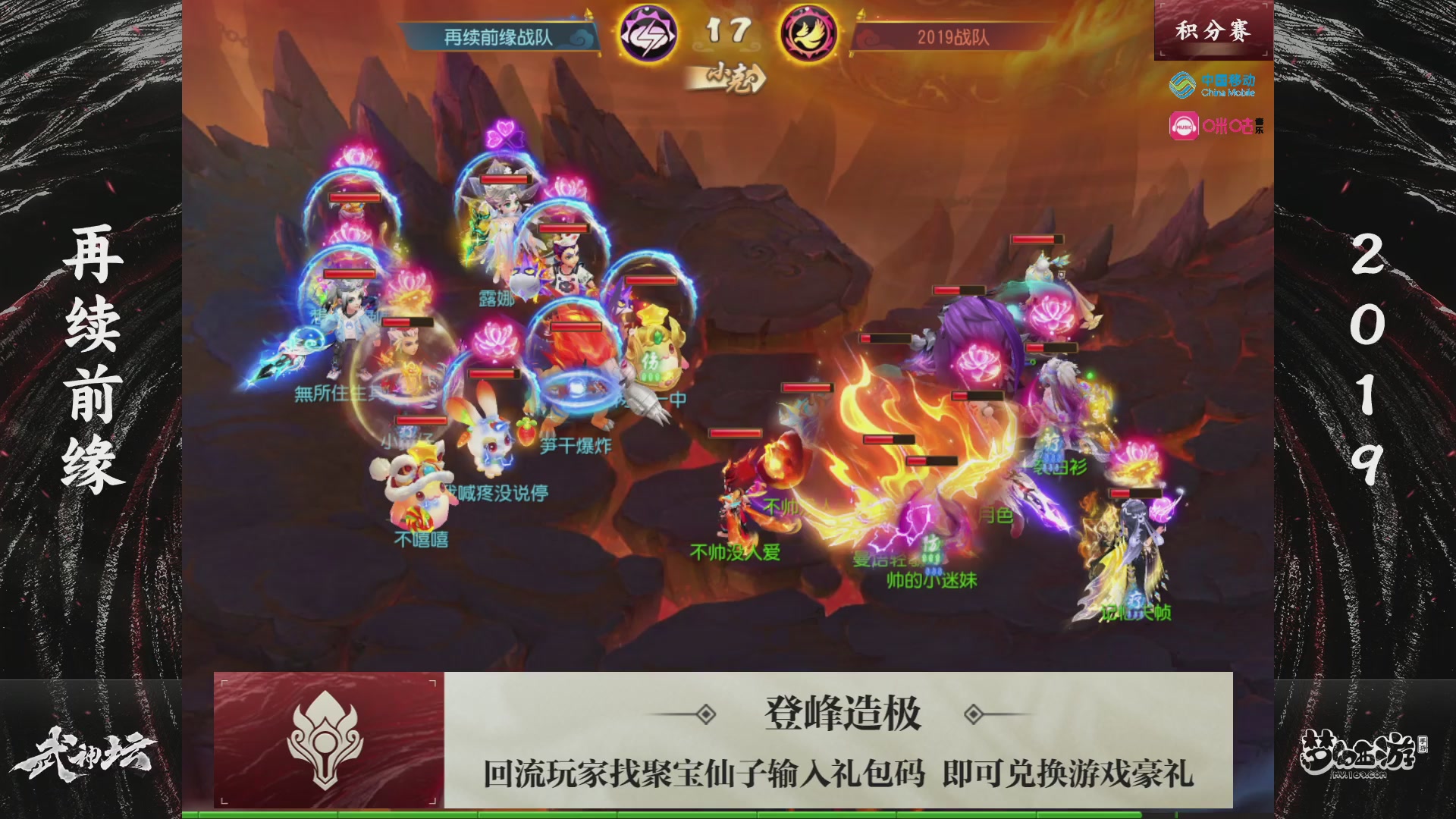The image size is (1456, 819).
Task: Toggle the 积分赛 scoreboard badge
Action: click(1213, 29)
